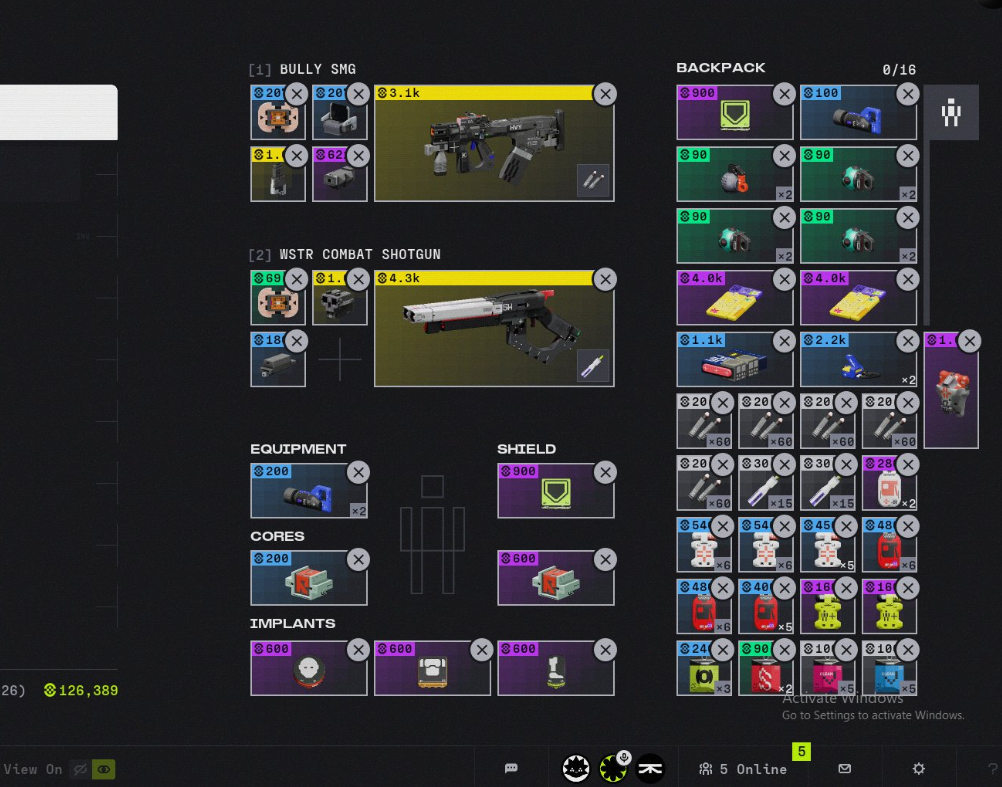Select the leg implant slot

[554, 672]
